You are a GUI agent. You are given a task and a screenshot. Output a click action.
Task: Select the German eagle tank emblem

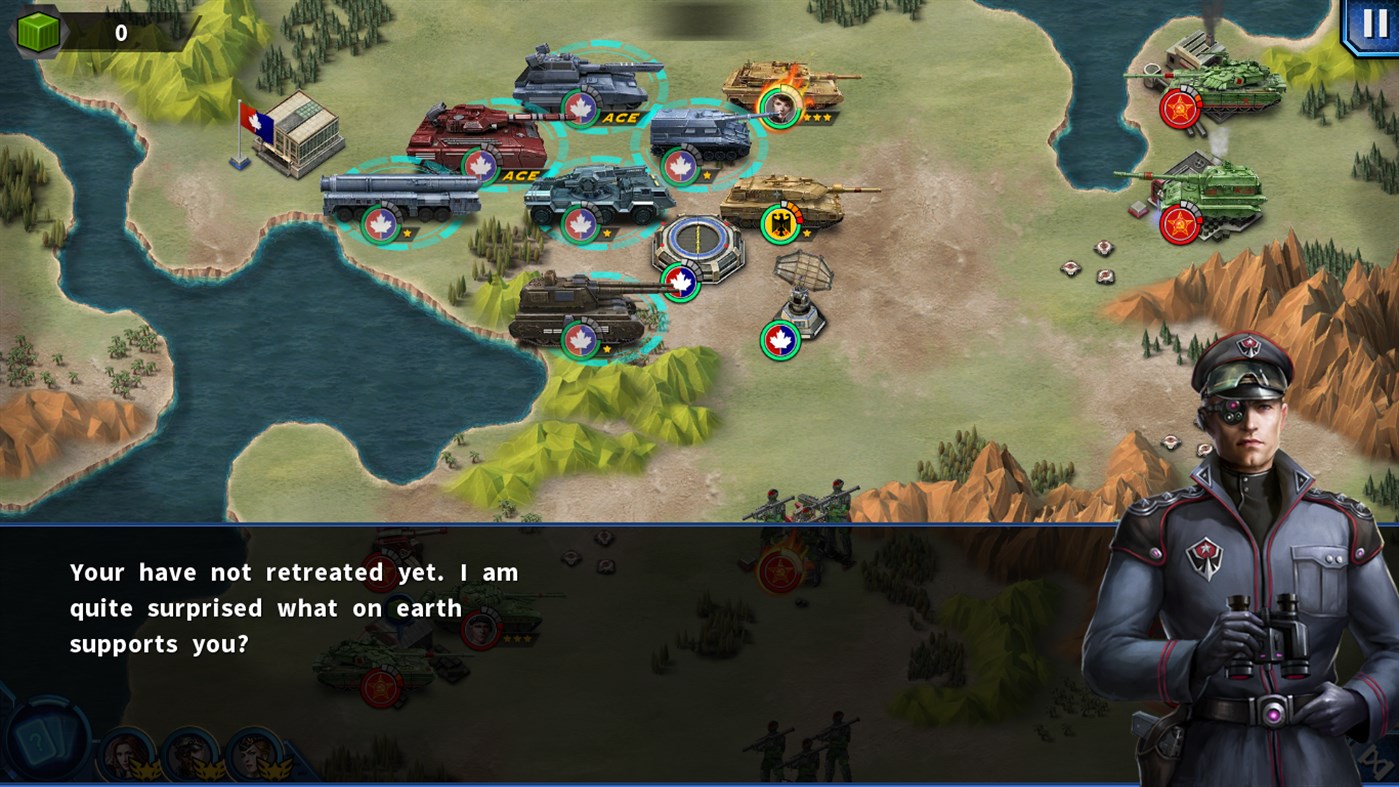click(782, 222)
